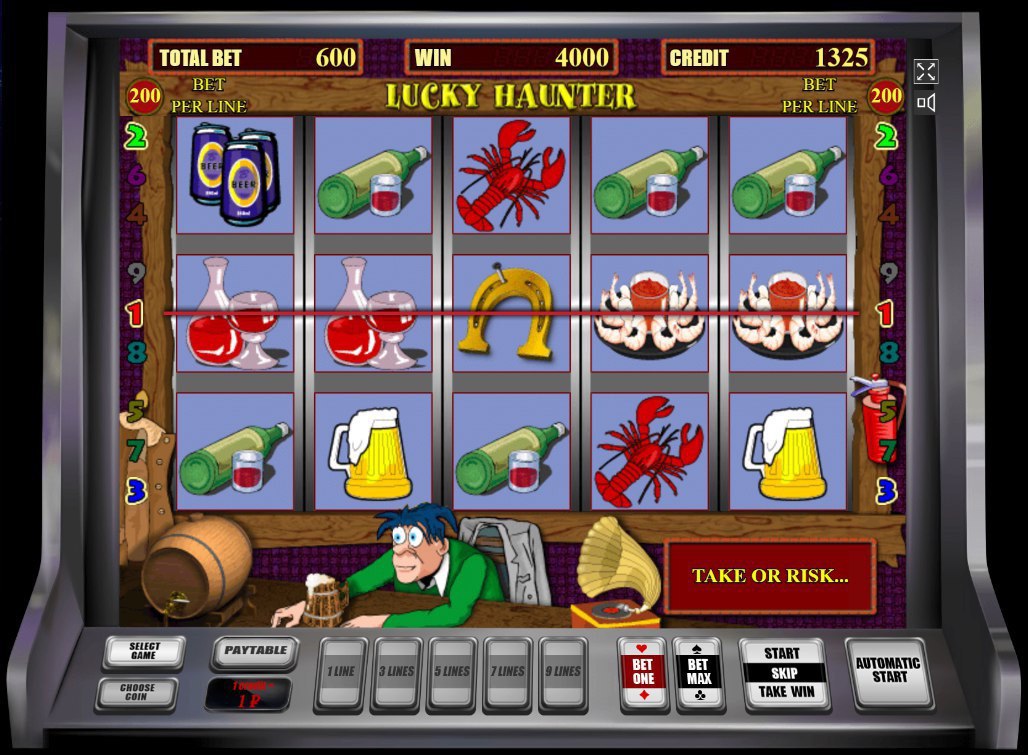
Task: Choose the 3 Lines button
Action: click(396, 673)
